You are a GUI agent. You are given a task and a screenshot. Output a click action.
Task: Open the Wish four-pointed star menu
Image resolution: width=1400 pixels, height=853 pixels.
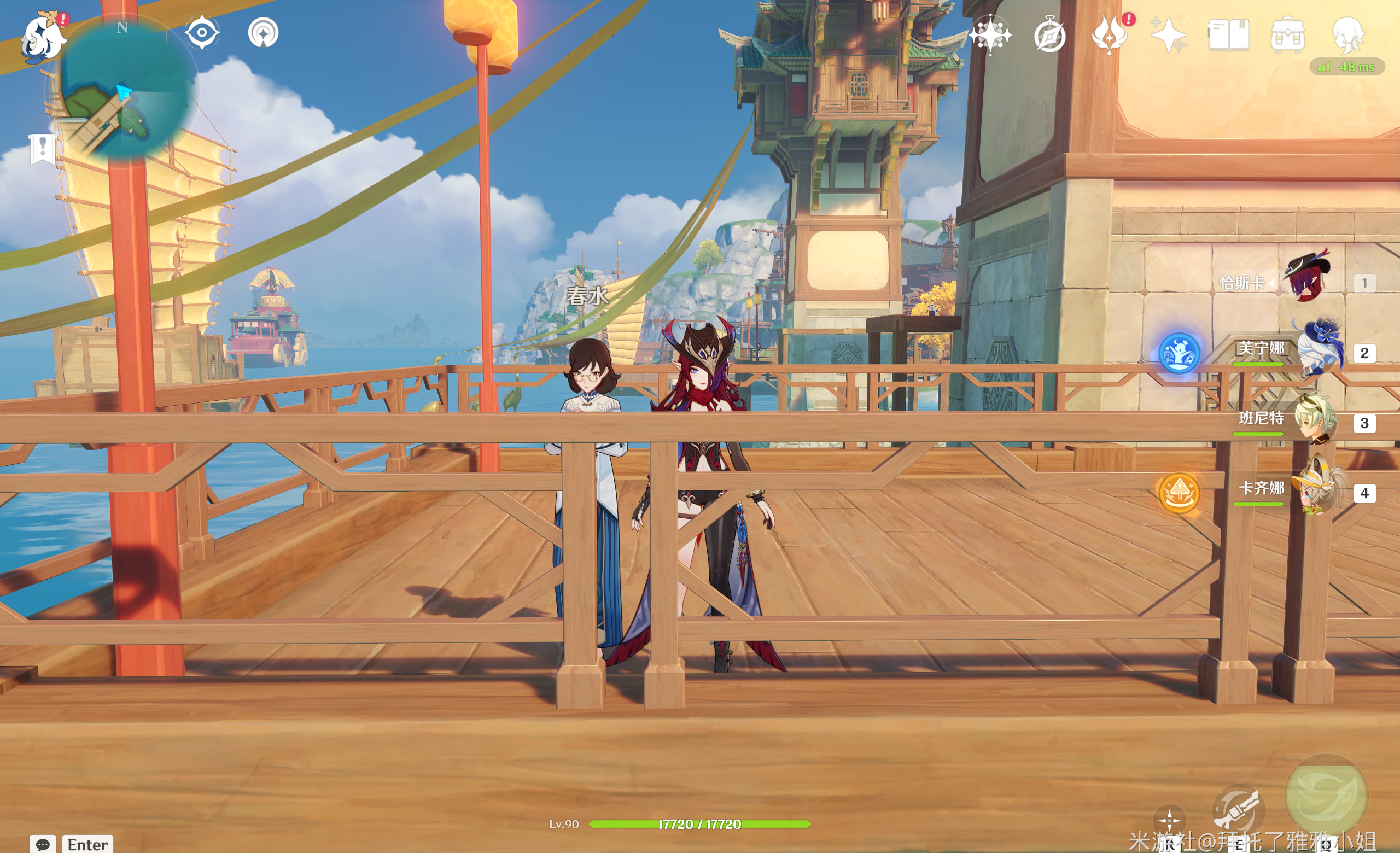[990, 35]
